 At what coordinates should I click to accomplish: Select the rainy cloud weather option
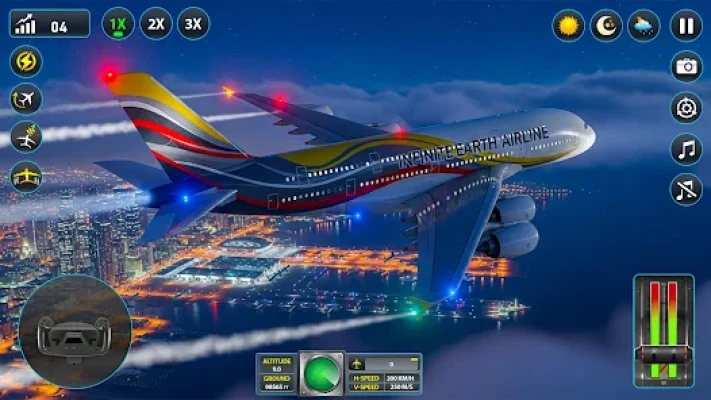click(x=644, y=25)
